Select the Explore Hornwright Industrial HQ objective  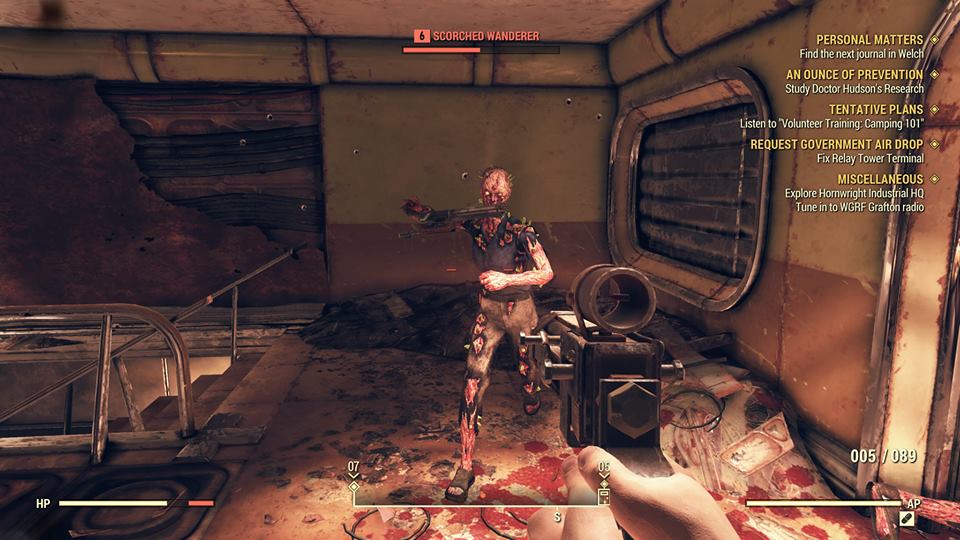(x=854, y=193)
